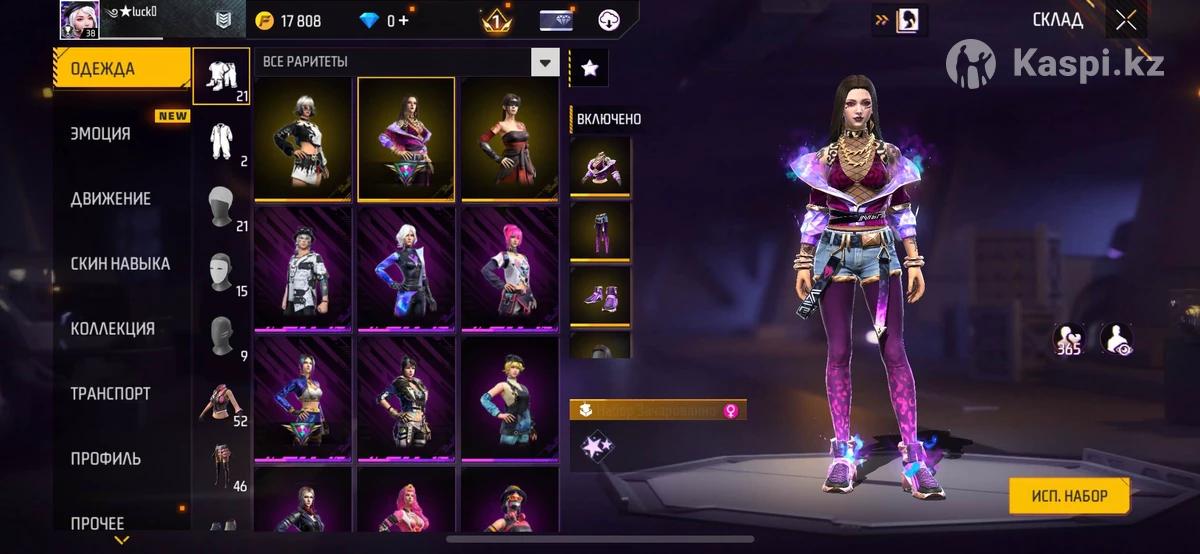Close the Склад screen

pyautogui.click(x=1126, y=20)
